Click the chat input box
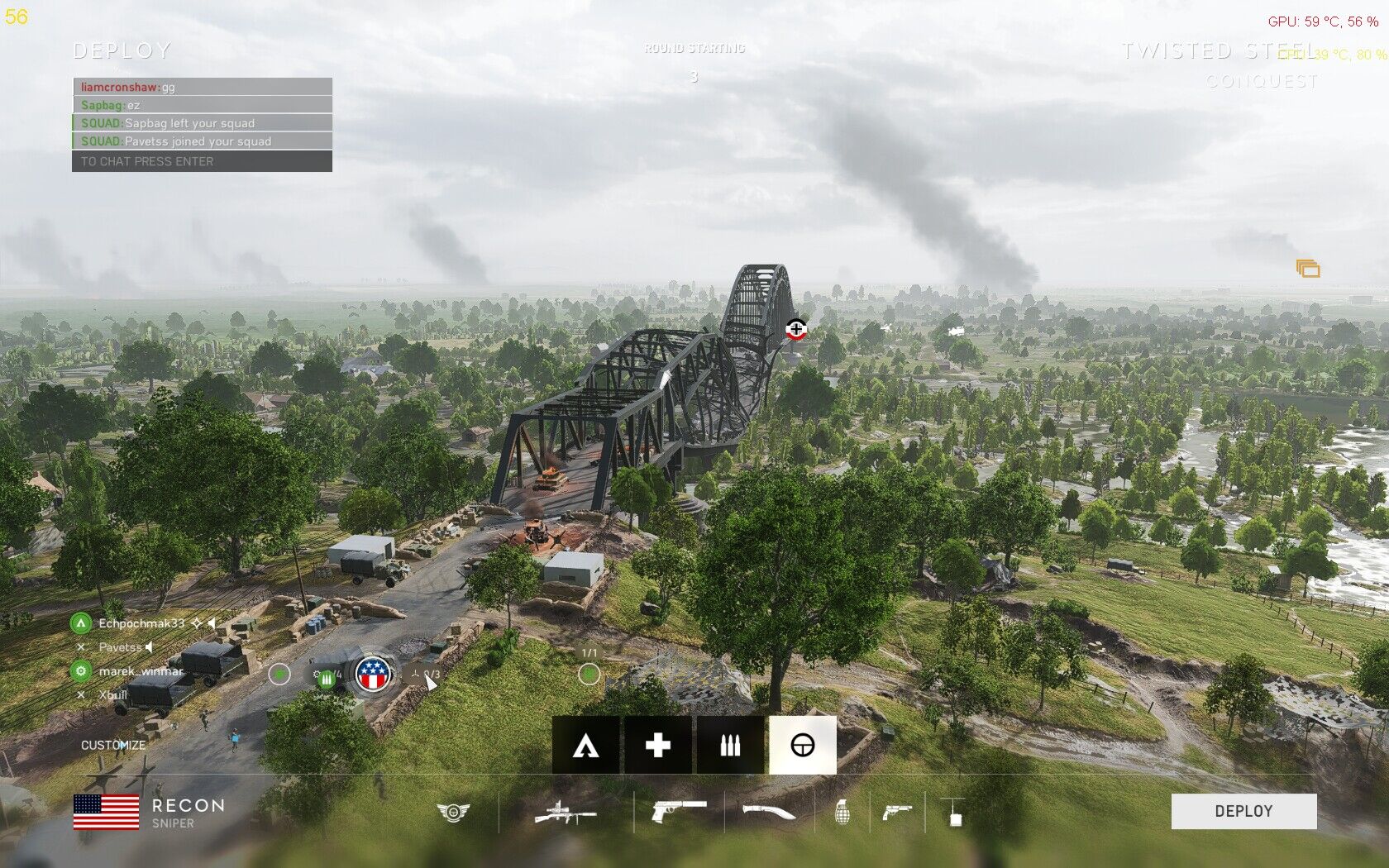This screenshot has height=868, width=1389. (203, 161)
